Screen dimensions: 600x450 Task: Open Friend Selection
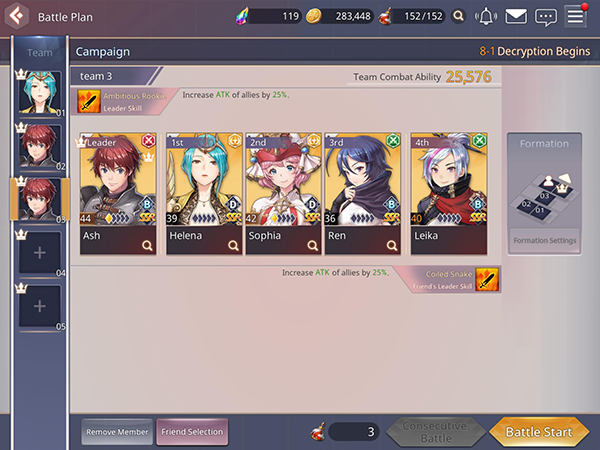point(192,432)
